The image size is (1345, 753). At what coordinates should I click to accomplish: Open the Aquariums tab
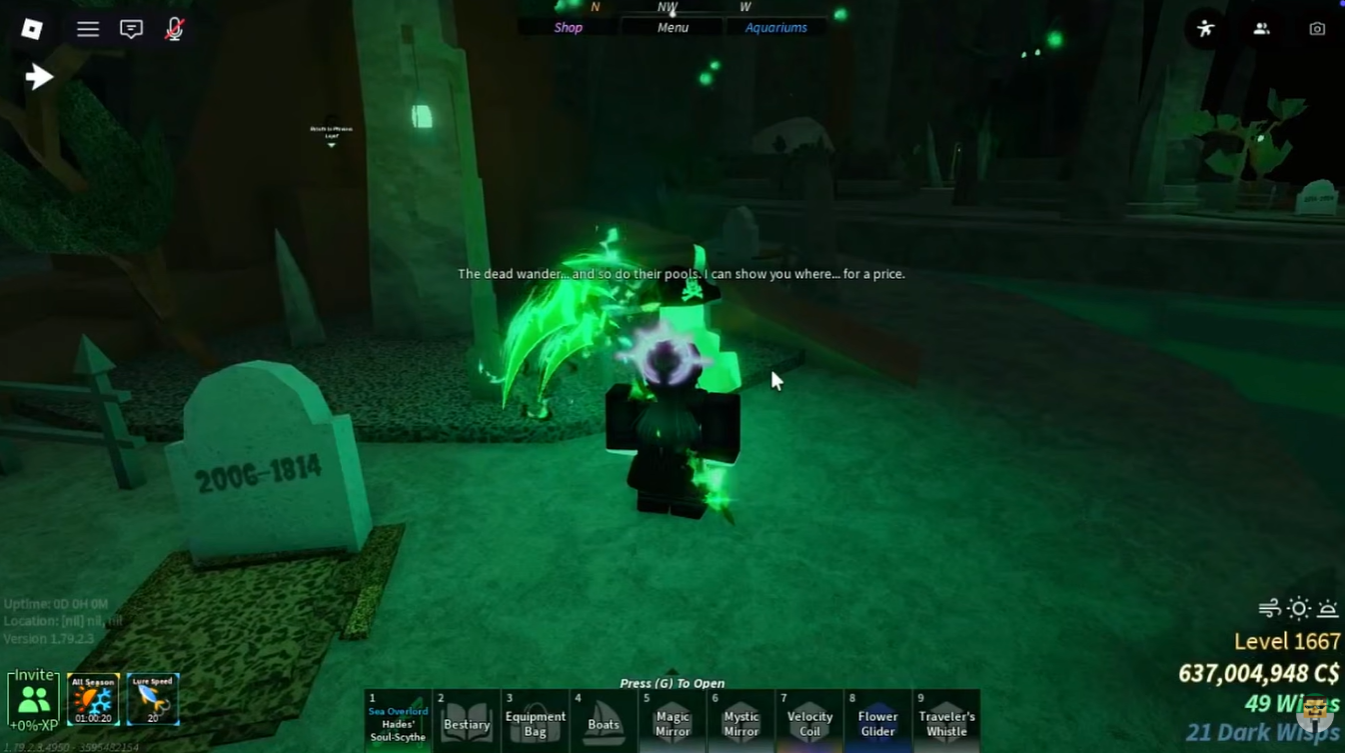click(x=777, y=27)
